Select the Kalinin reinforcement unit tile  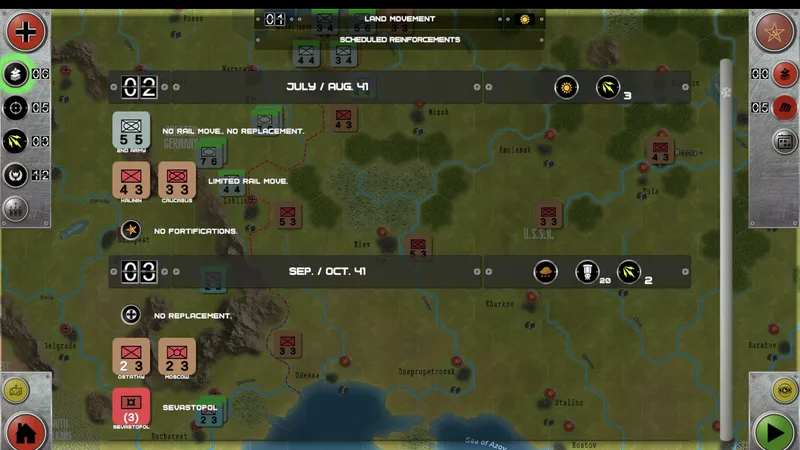131,181
